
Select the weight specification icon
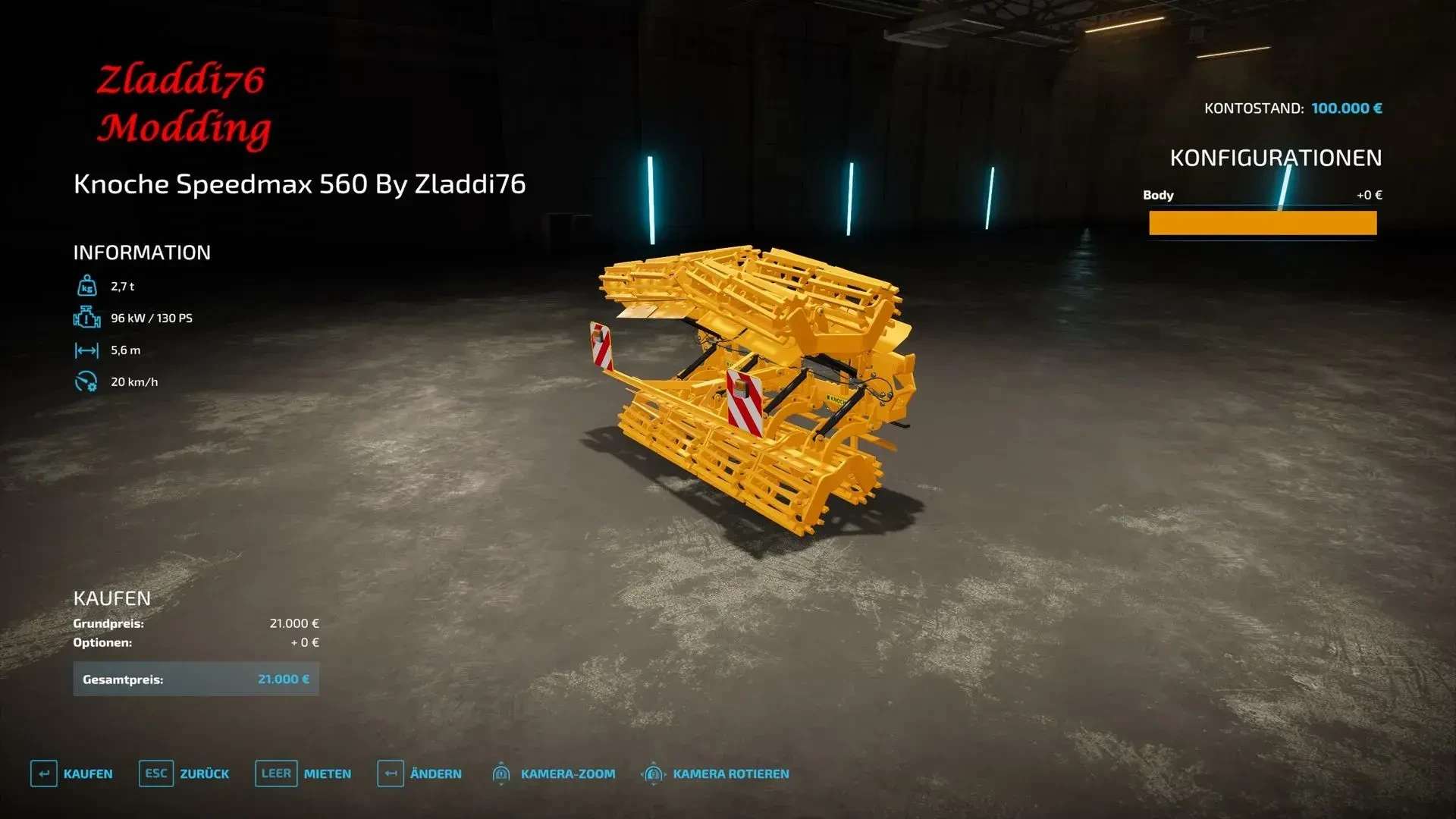pyautogui.click(x=88, y=285)
